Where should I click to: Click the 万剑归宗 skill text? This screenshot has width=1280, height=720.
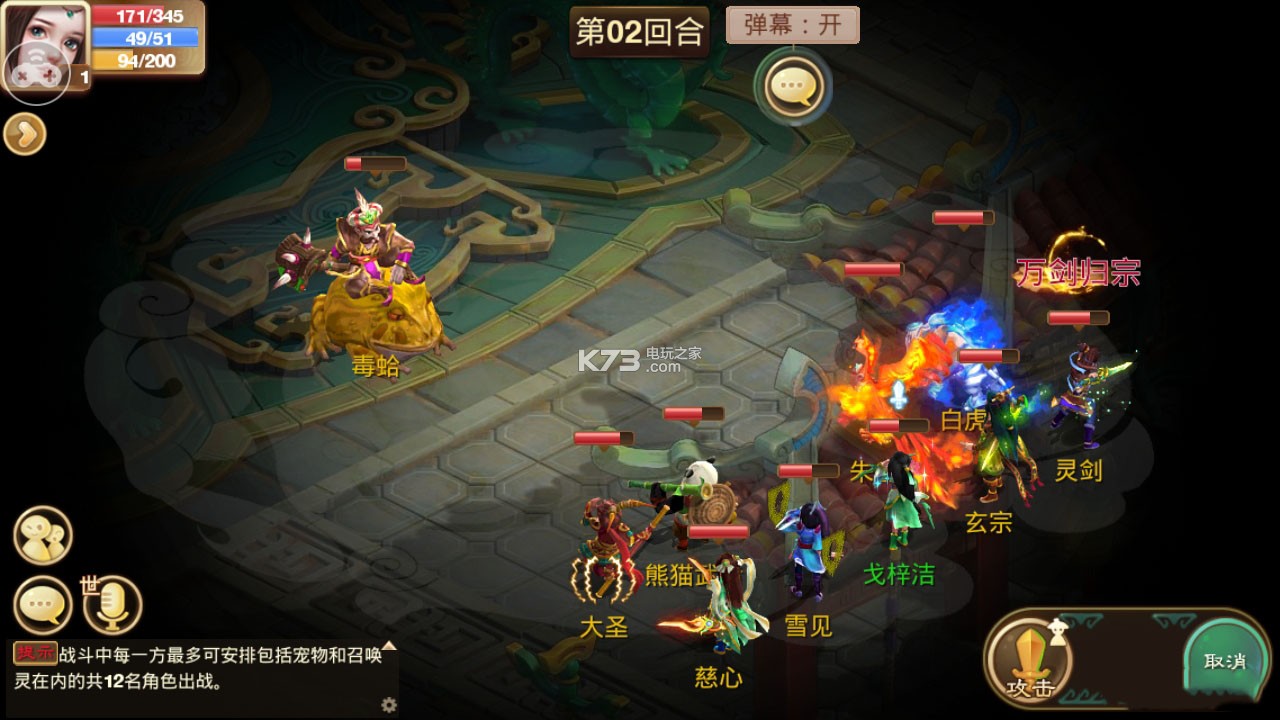[x=1076, y=270]
